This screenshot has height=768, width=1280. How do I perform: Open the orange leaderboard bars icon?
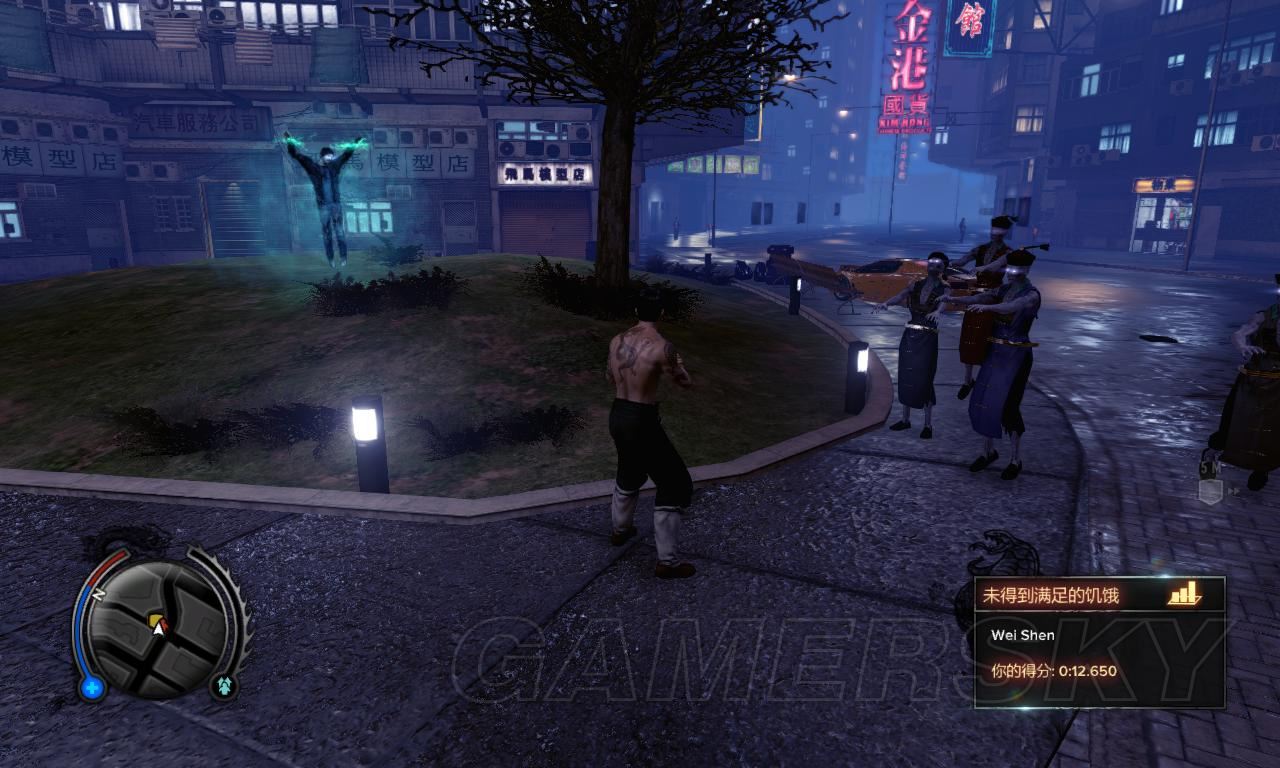(1184, 595)
